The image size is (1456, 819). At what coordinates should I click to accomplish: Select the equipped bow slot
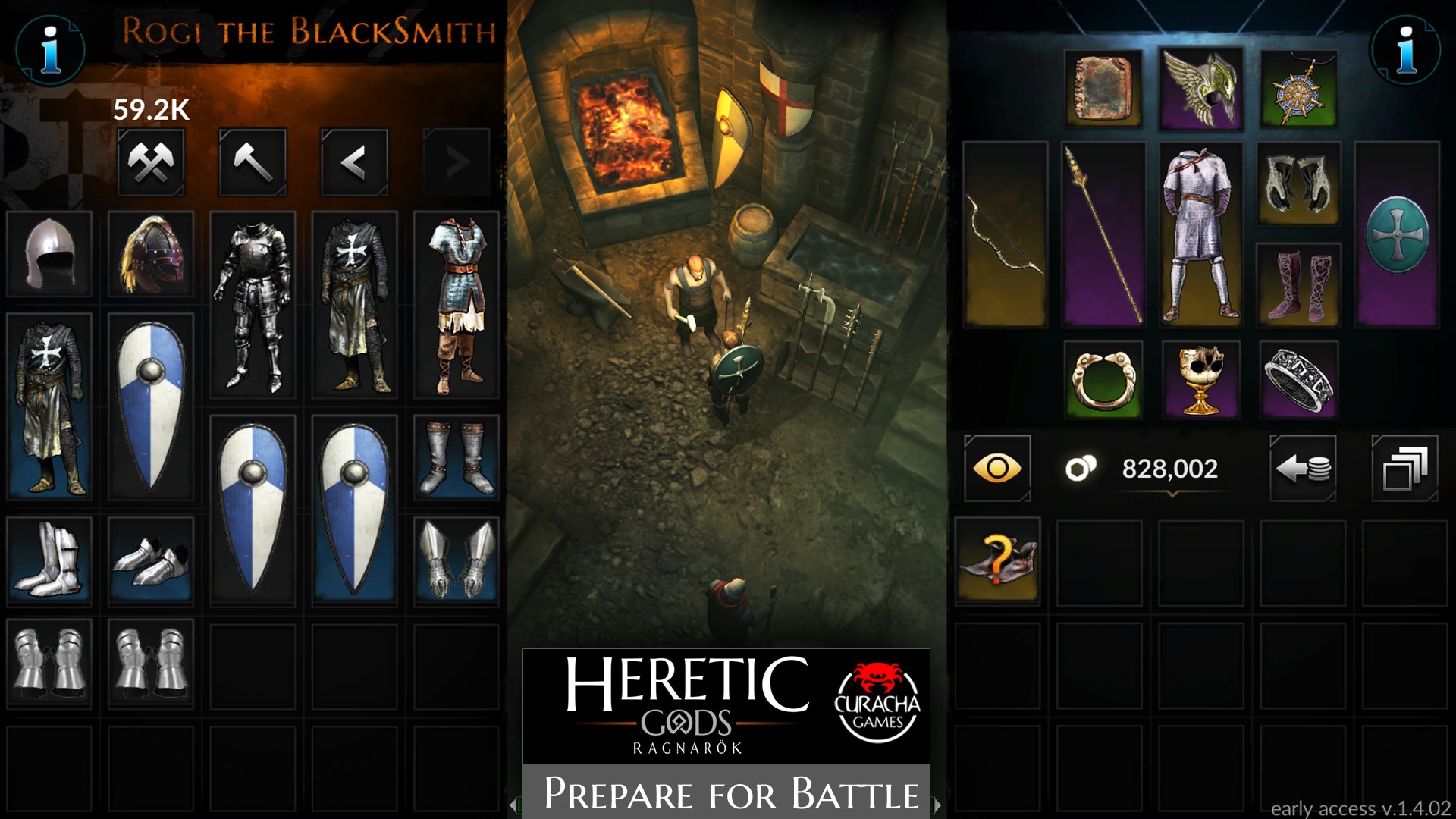tap(1005, 234)
